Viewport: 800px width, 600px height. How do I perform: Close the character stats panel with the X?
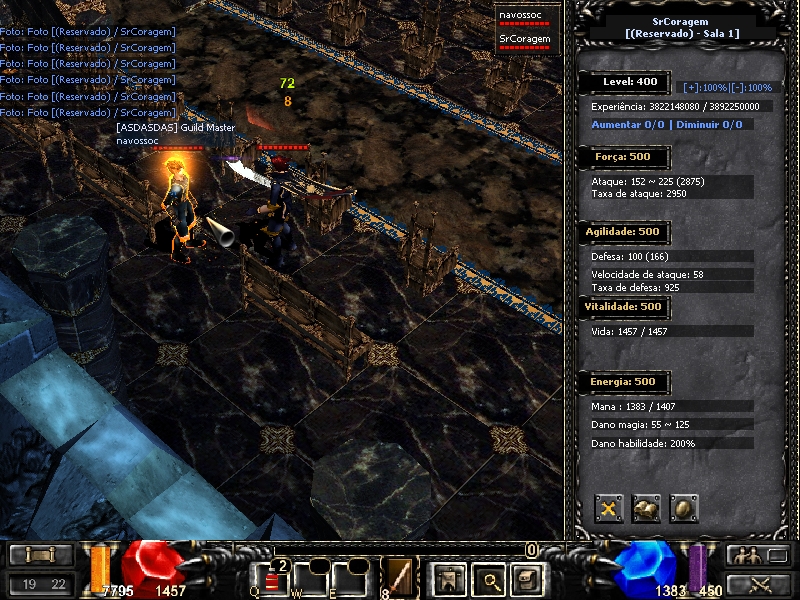(x=609, y=508)
